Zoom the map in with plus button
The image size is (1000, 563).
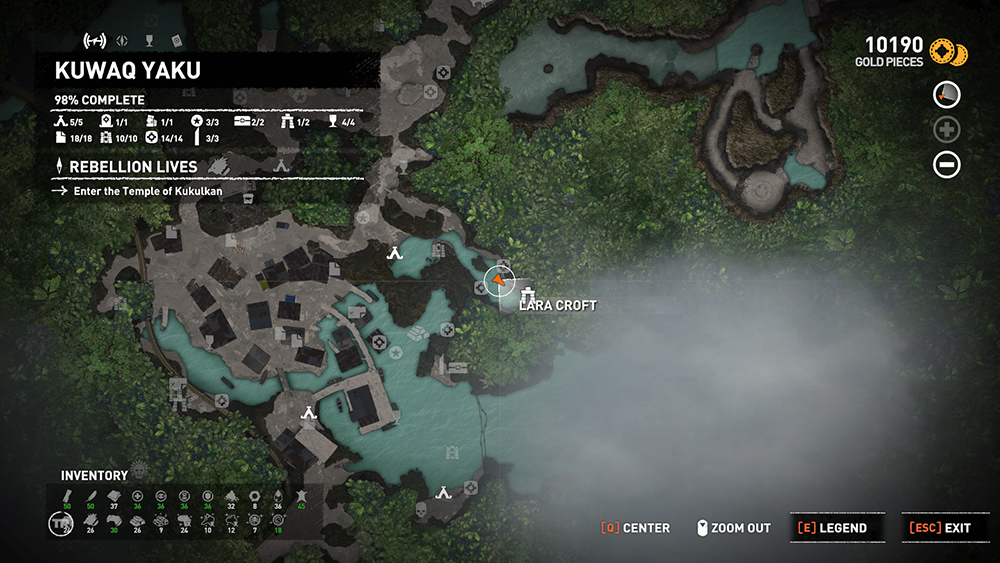[x=947, y=129]
